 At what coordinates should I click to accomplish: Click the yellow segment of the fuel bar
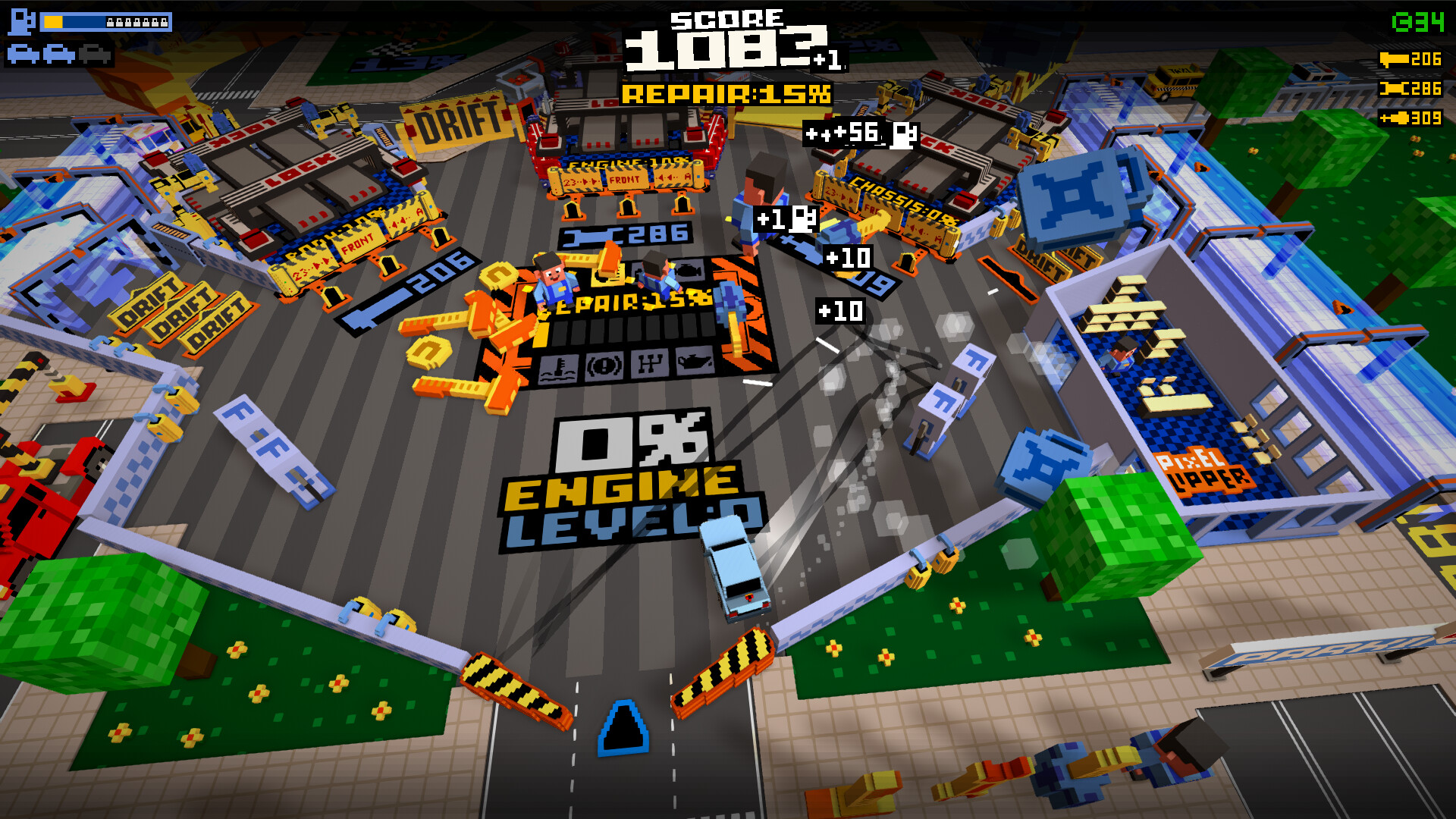tap(53, 23)
